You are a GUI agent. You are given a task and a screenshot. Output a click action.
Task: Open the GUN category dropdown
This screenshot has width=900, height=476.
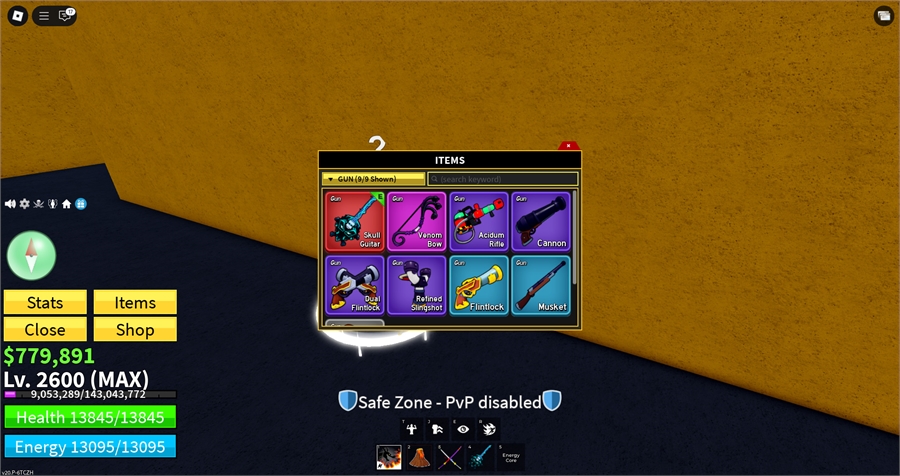click(x=373, y=179)
